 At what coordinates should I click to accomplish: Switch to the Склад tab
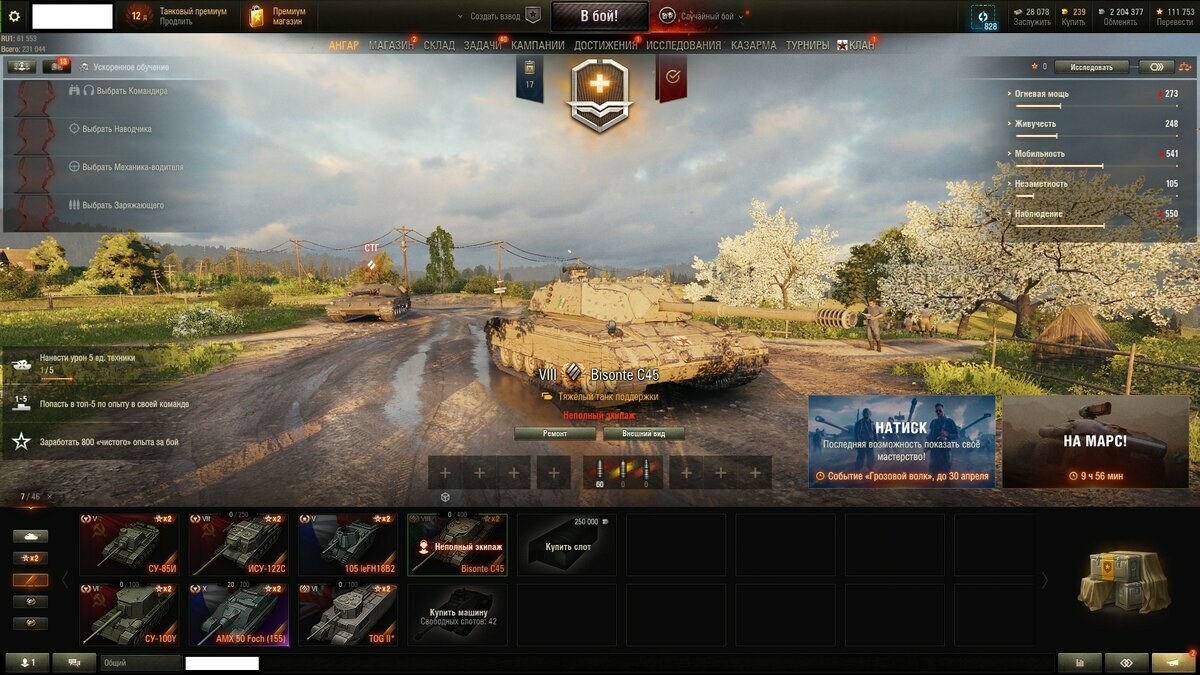click(x=439, y=45)
